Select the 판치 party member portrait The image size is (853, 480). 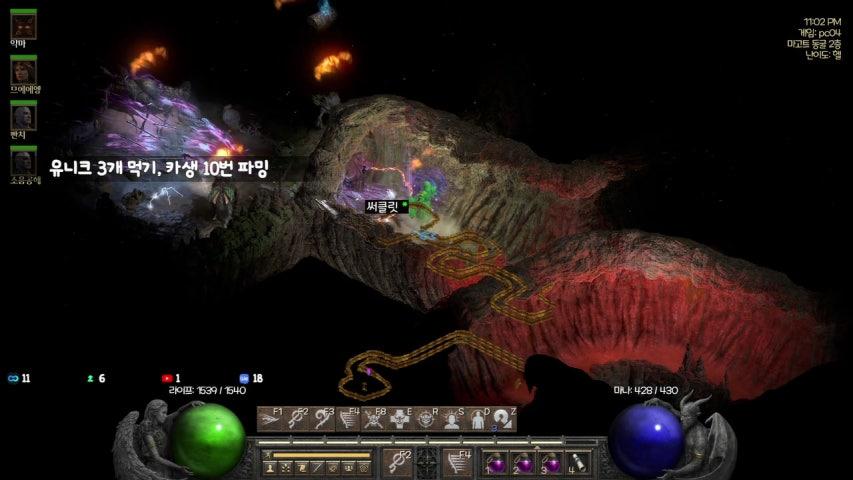(23, 115)
